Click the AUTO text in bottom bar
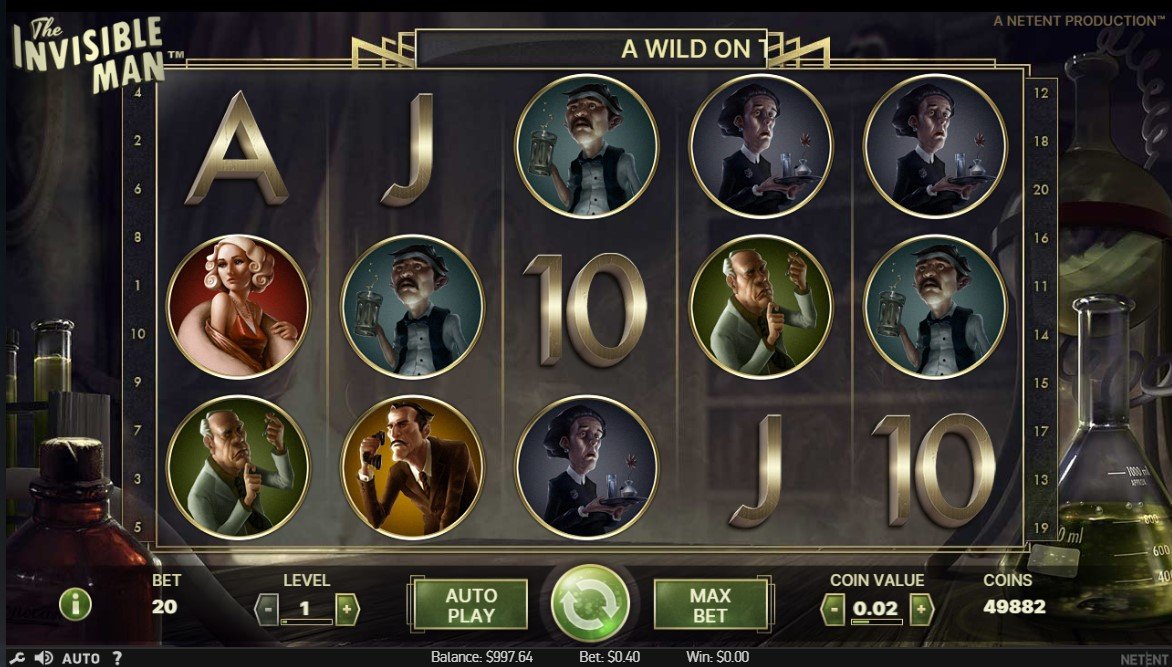 click(x=81, y=658)
